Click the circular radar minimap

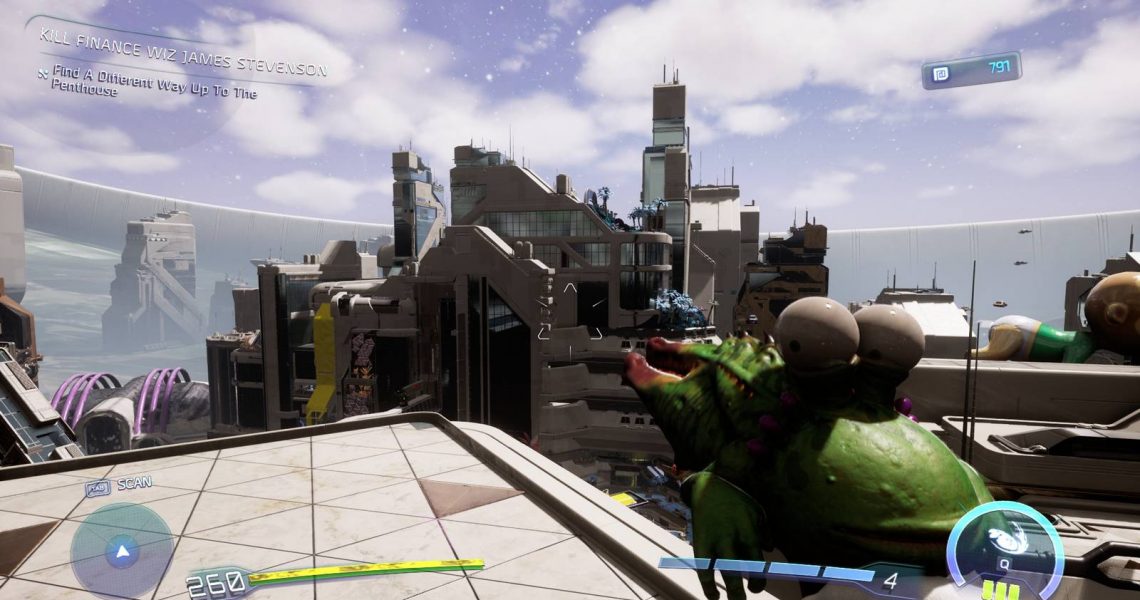click(x=121, y=549)
